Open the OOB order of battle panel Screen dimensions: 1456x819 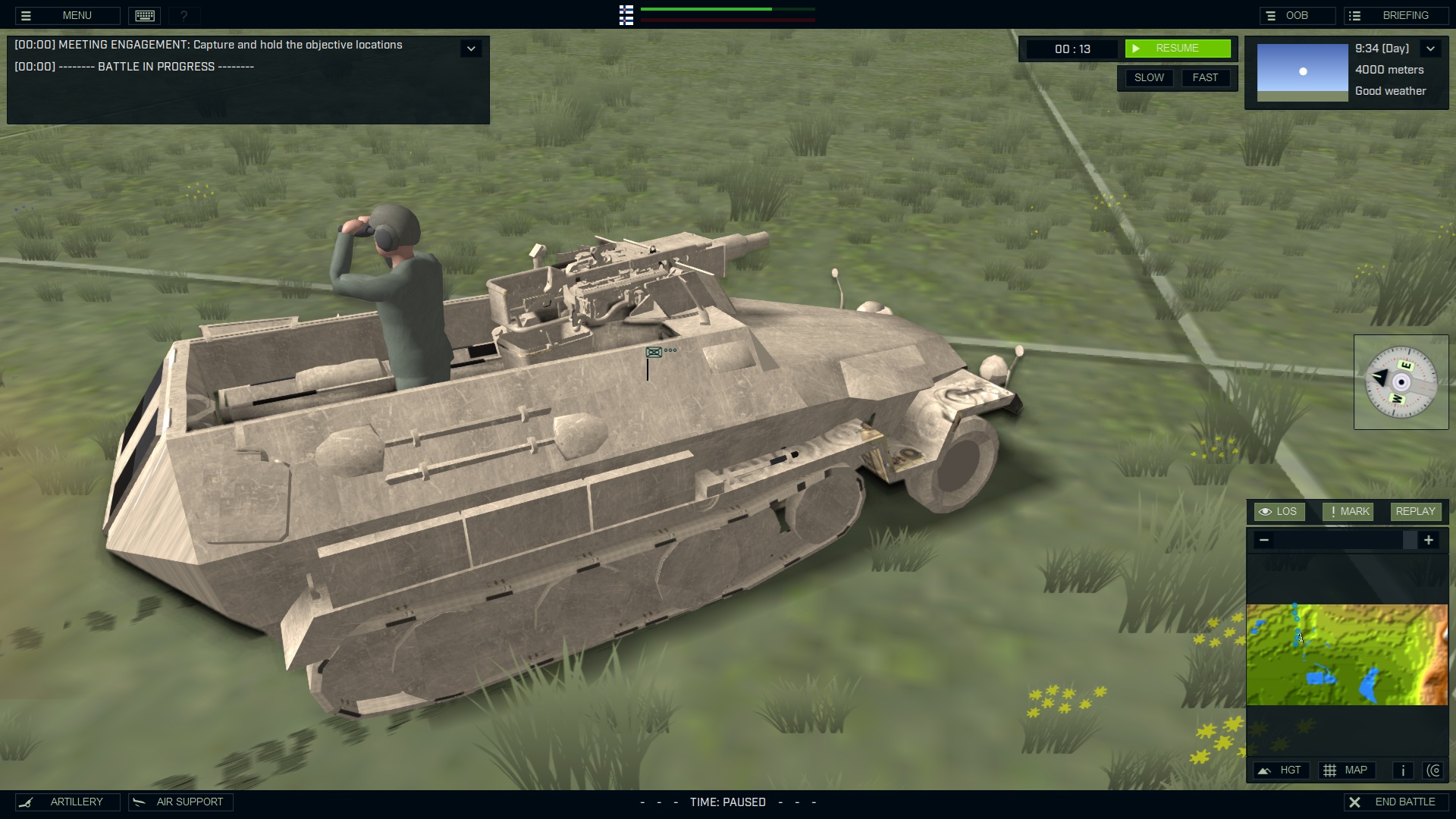point(1298,14)
